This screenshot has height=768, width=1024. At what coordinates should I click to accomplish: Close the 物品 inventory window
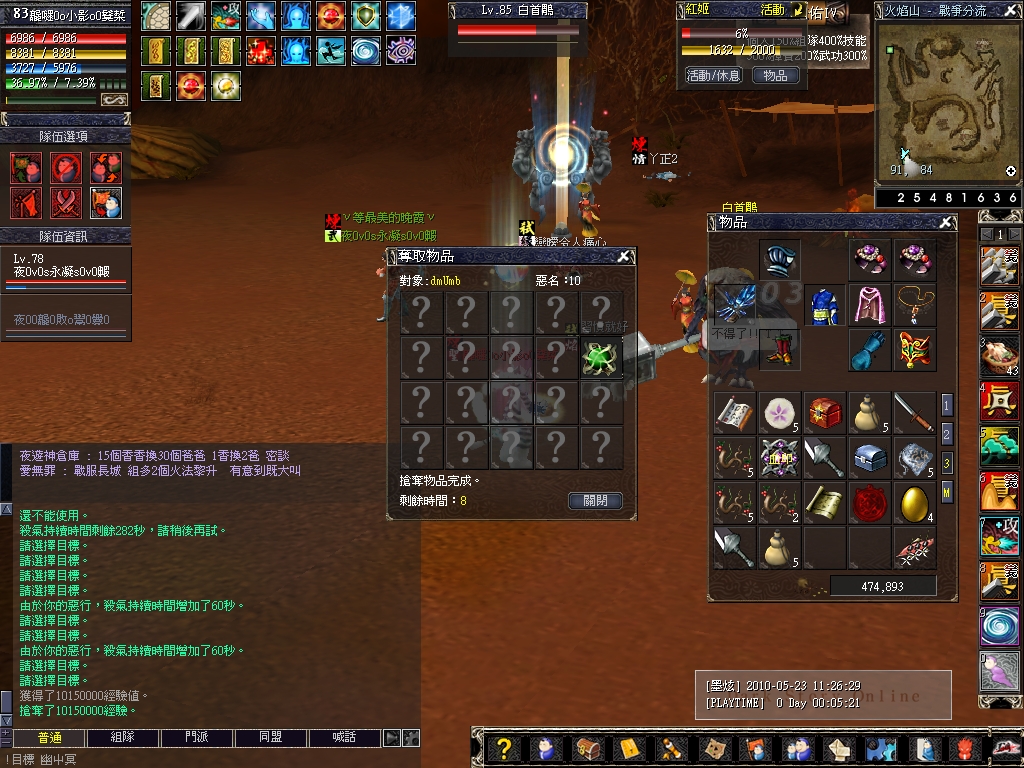[946, 222]
